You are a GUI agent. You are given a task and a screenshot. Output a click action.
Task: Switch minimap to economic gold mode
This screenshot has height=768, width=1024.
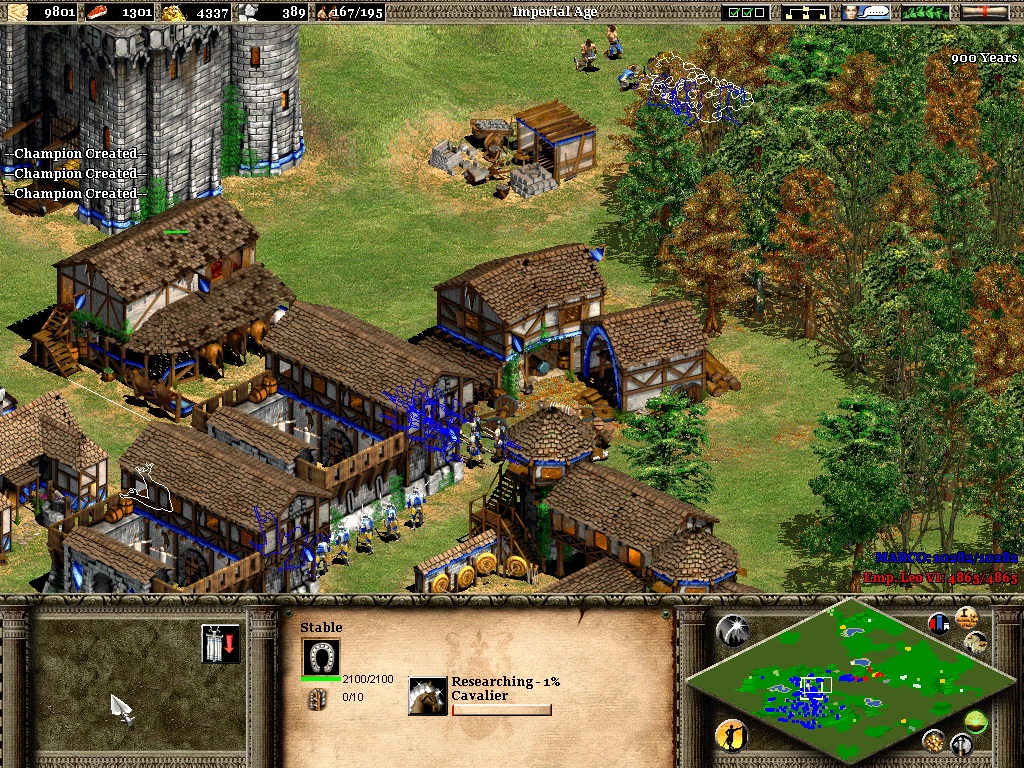tap(933, 740)
